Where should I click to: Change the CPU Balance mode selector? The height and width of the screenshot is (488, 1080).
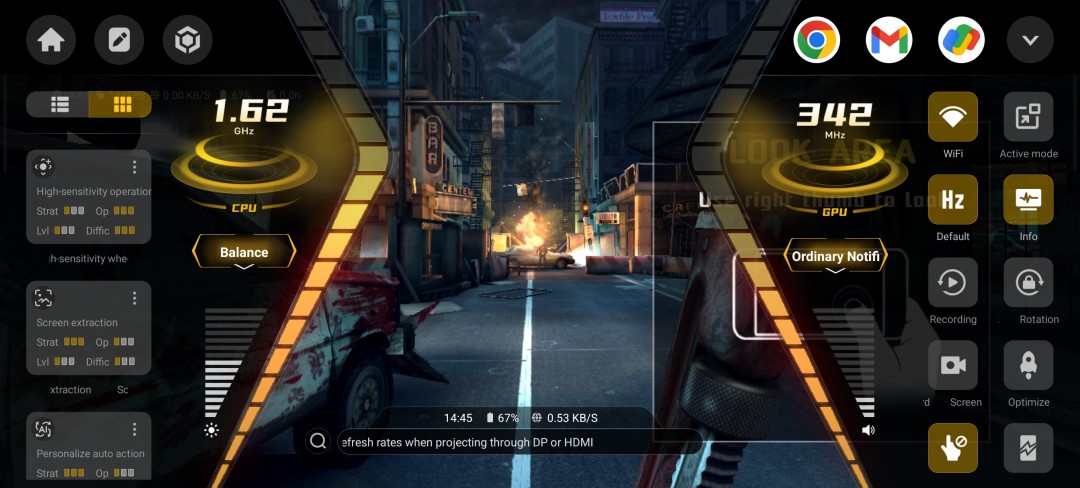tap(244, 253)
